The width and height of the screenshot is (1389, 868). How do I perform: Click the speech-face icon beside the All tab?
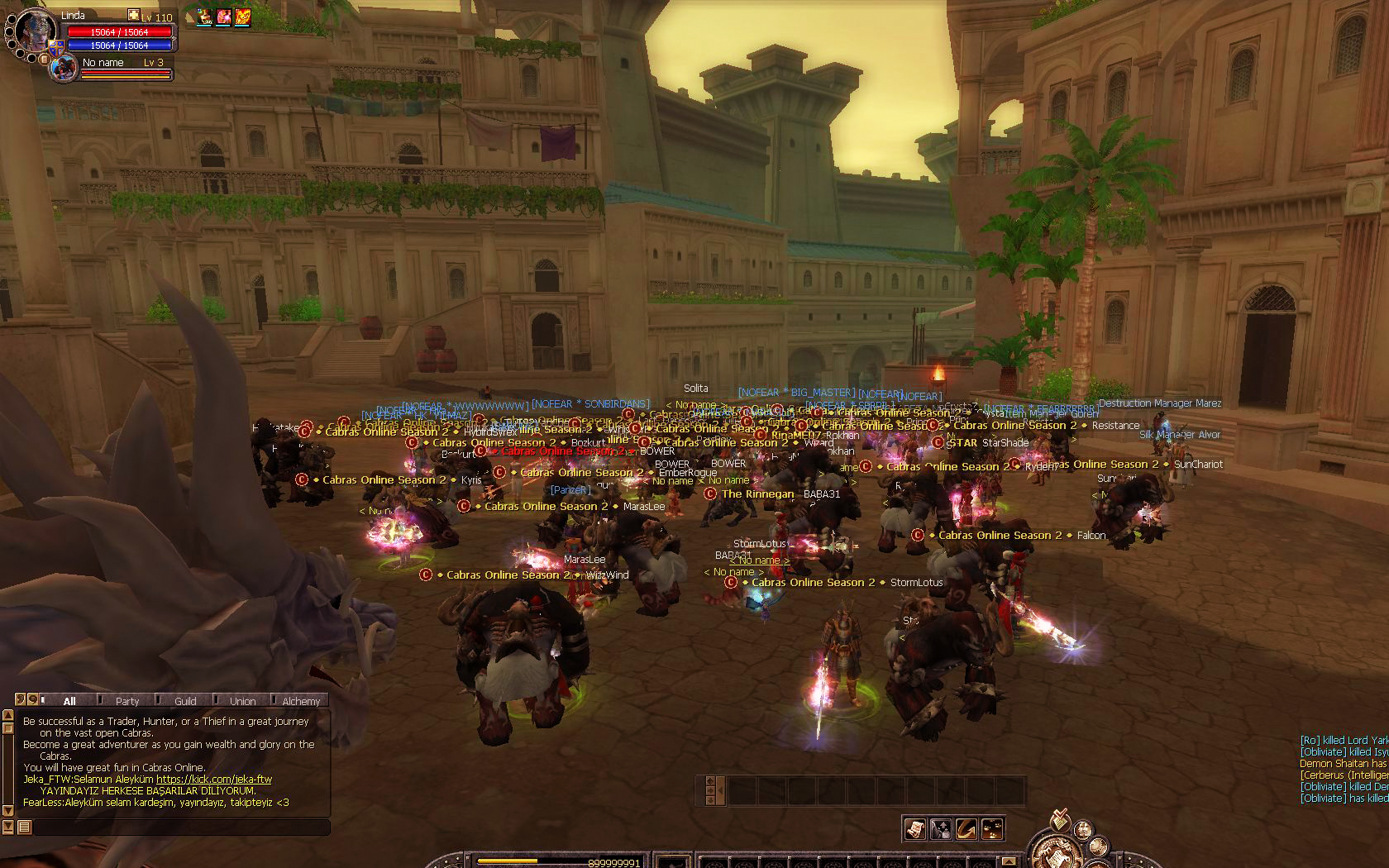pyautogui.click(x=33, y=700)
